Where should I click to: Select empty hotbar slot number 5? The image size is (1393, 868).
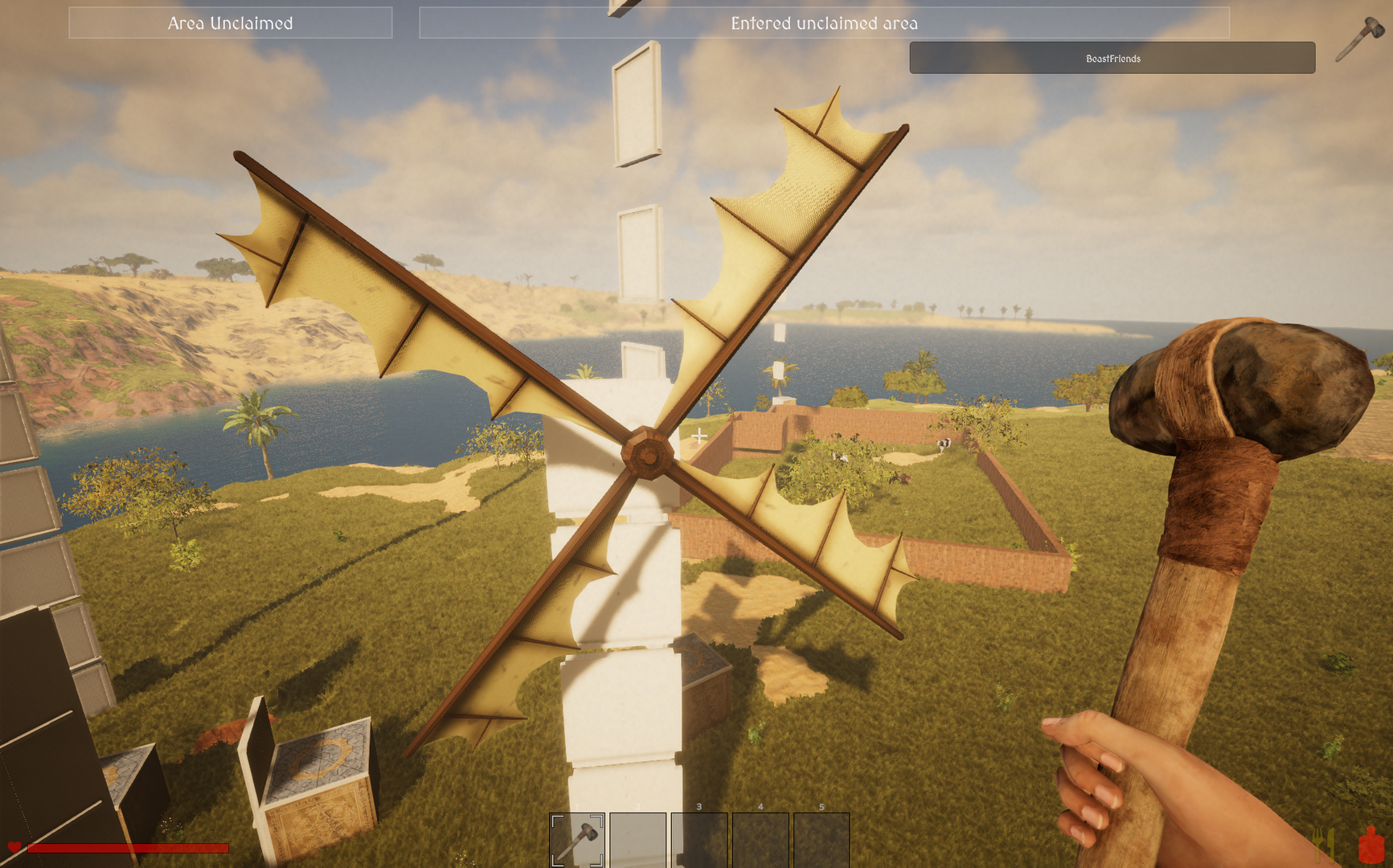click(x=821, y=840)
